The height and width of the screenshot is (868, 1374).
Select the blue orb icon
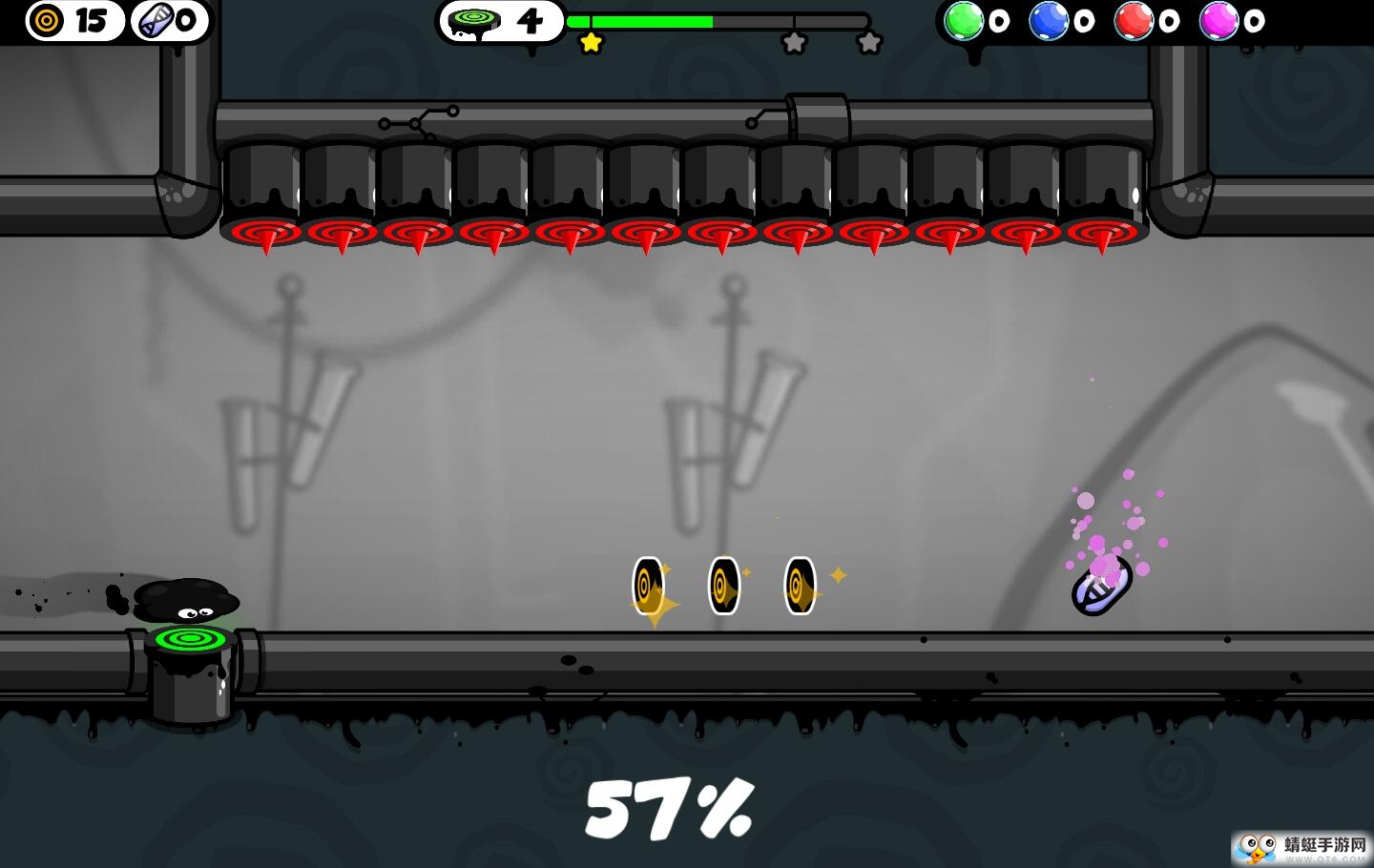1048,20
